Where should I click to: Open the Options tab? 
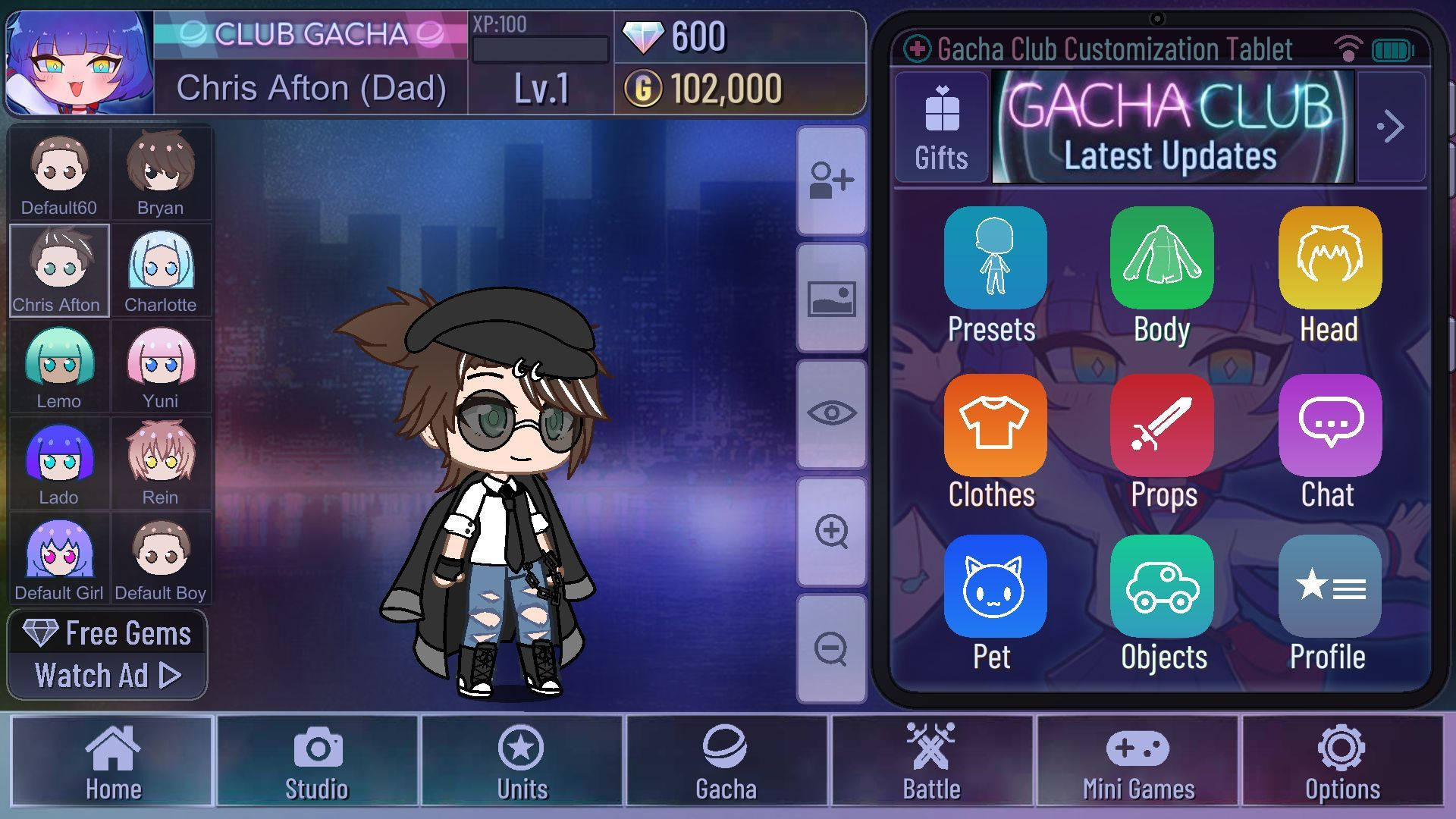(1342, 761)
